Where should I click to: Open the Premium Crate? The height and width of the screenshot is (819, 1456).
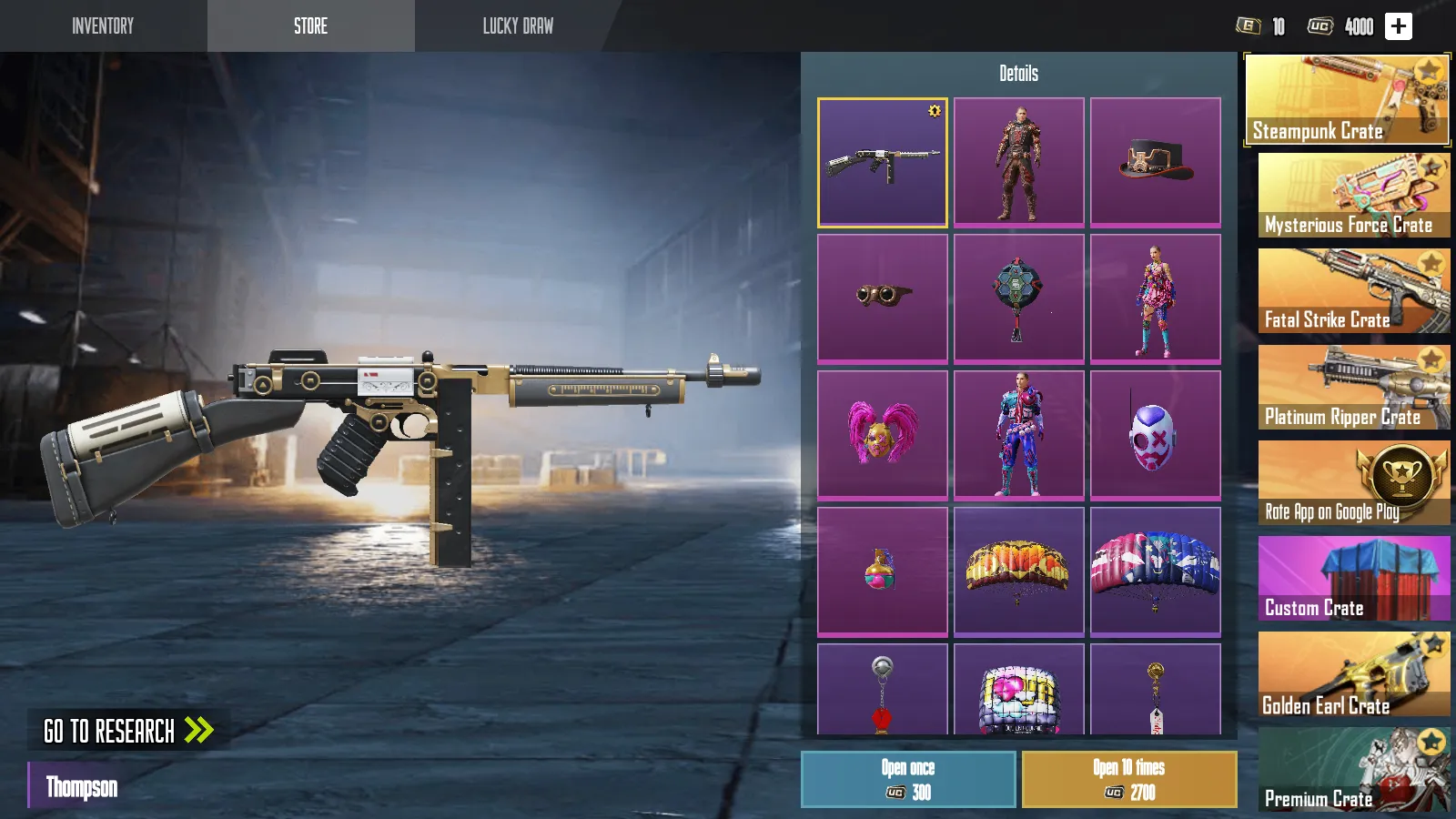coord(1353,770)
